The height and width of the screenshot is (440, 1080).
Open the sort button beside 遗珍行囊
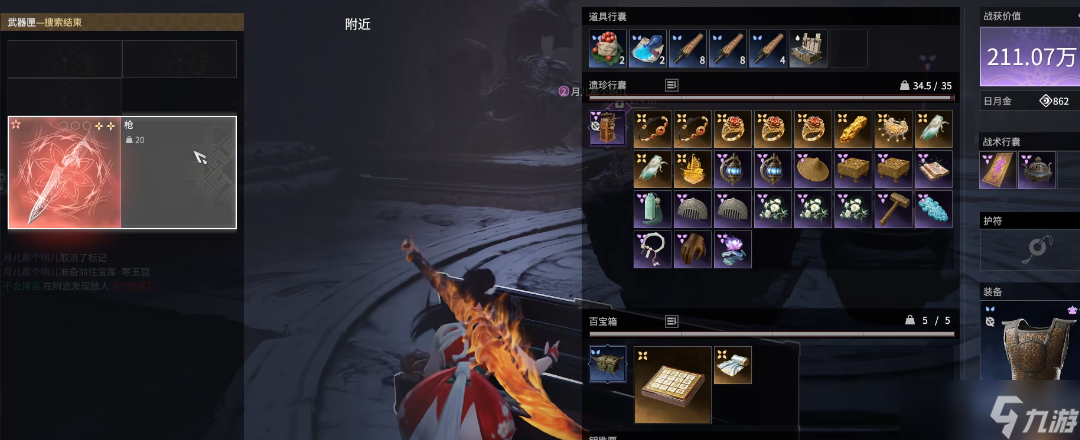pyautogui.click(x=672, y=86)
